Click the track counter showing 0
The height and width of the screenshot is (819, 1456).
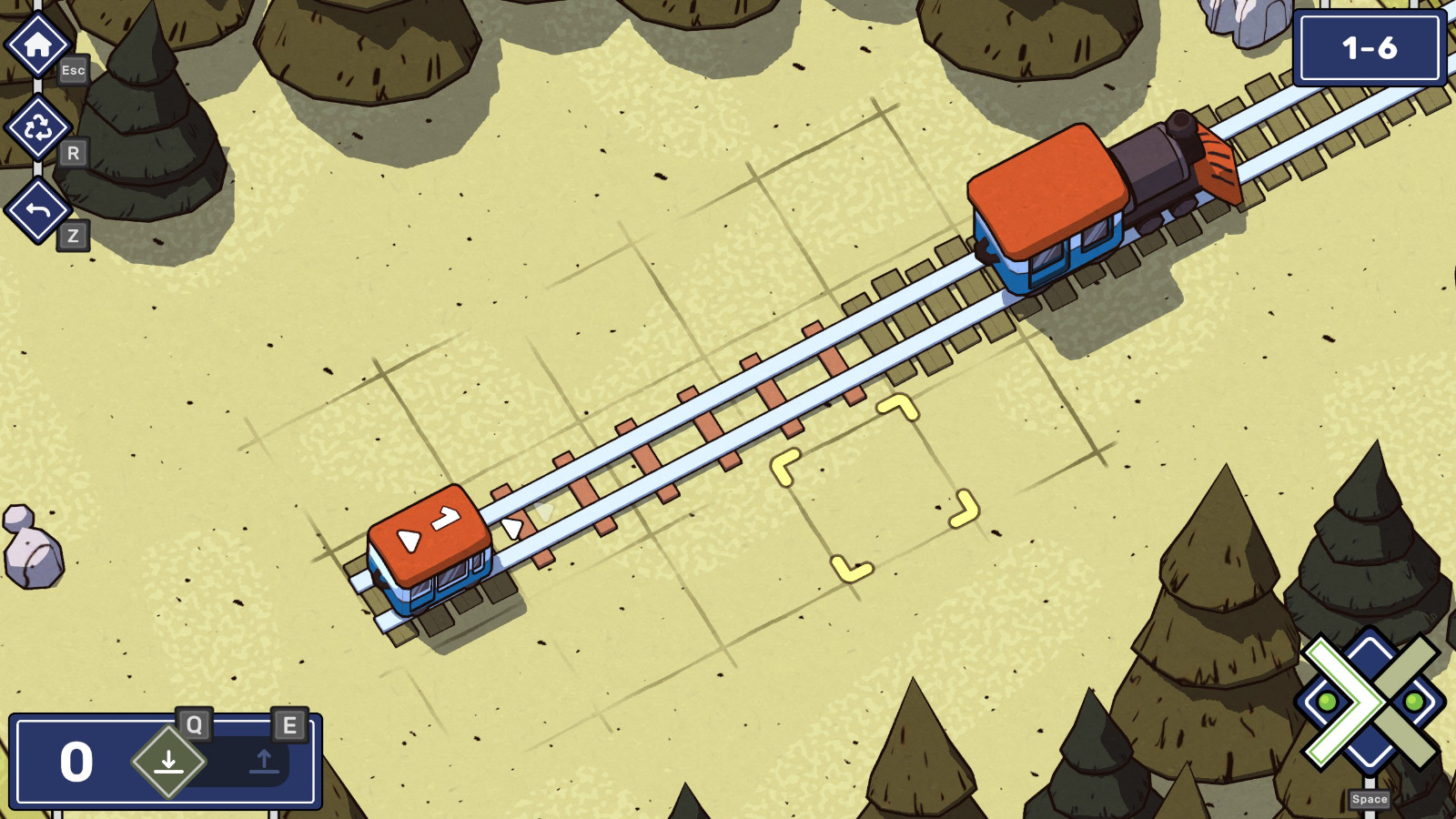[x=76, y=762]
